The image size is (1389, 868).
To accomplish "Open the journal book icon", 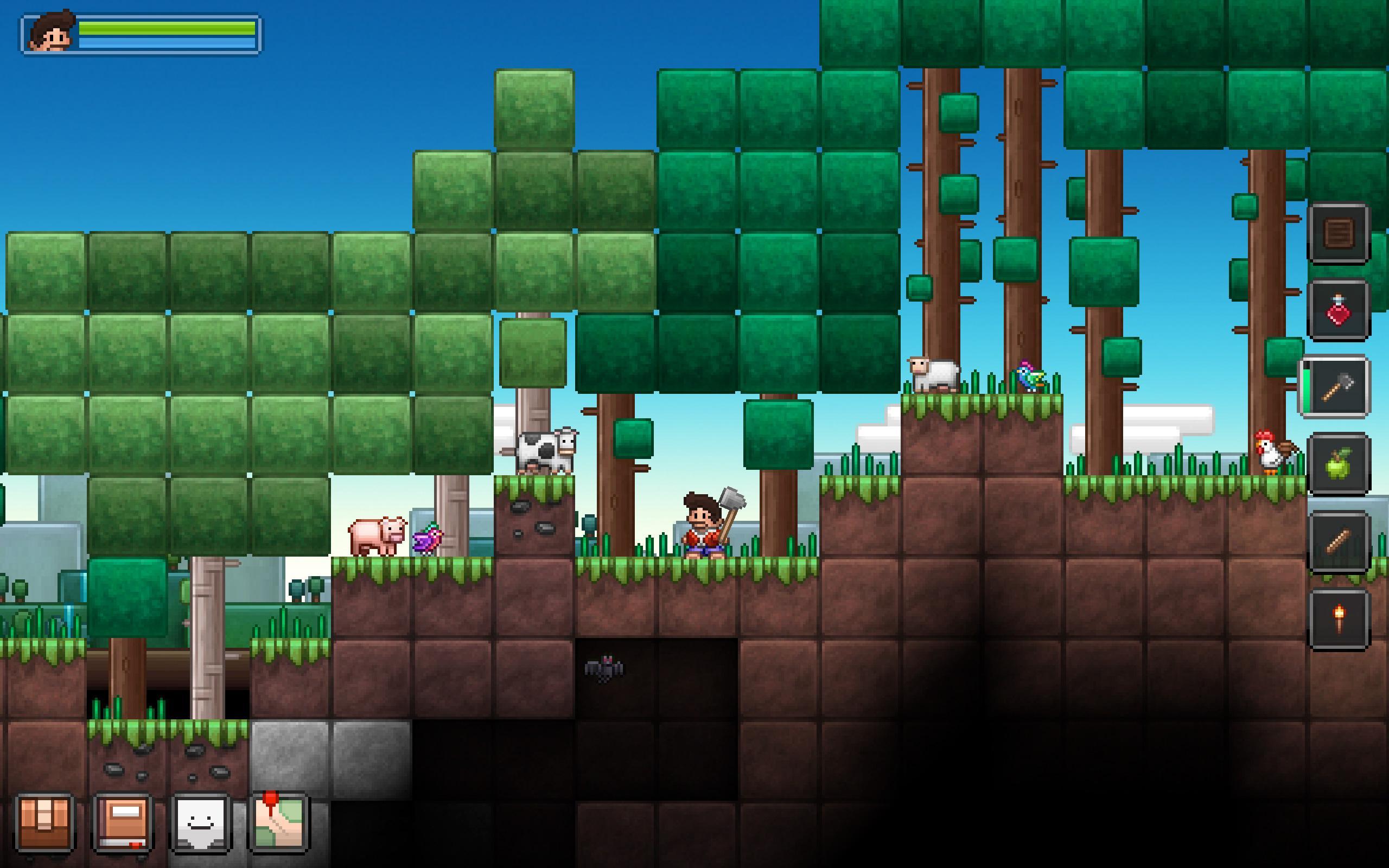I will (122, 824).
